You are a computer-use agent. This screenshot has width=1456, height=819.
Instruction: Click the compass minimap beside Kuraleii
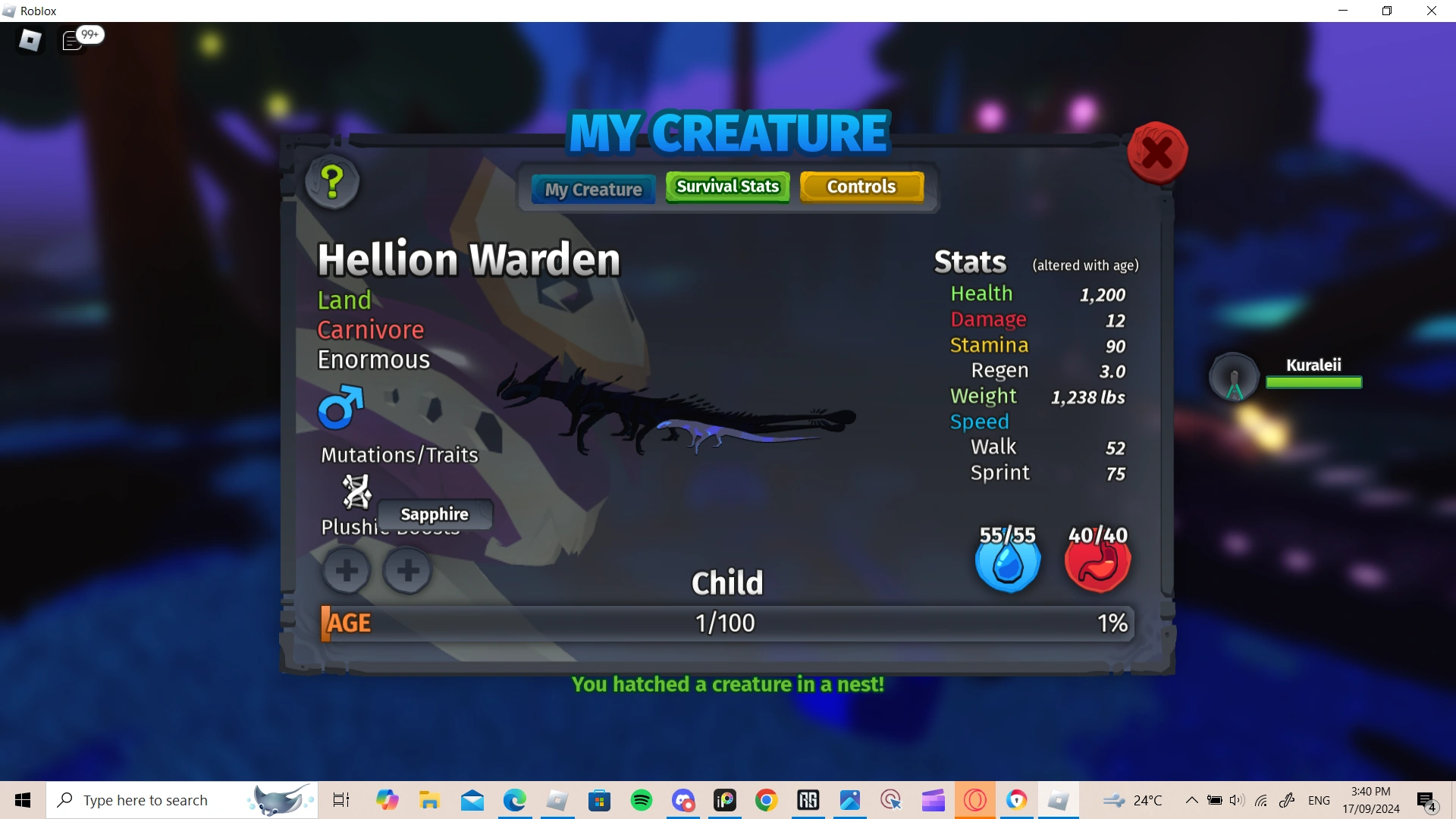point(1232,377)
